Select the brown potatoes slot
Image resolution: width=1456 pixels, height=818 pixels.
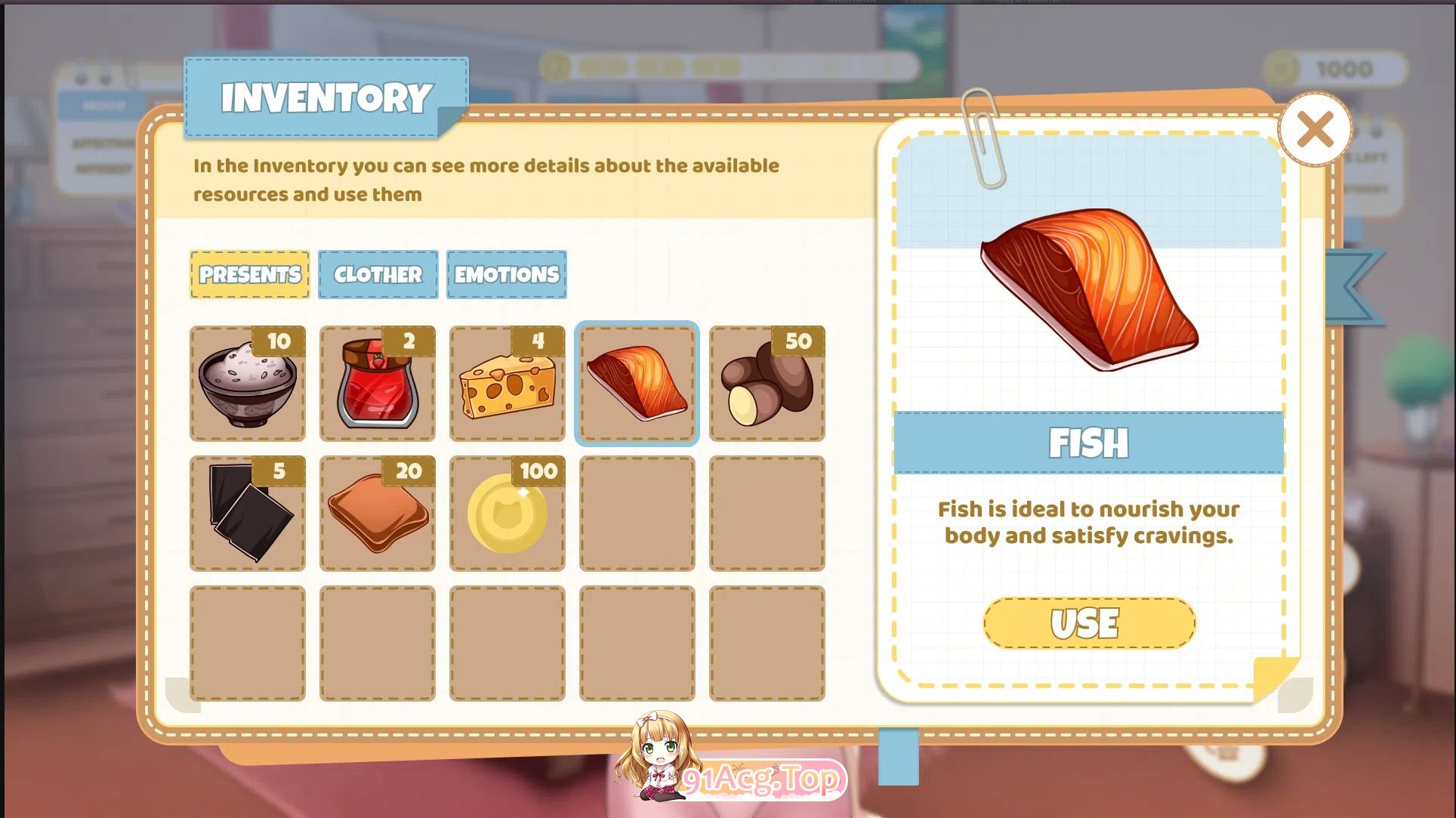767,384
